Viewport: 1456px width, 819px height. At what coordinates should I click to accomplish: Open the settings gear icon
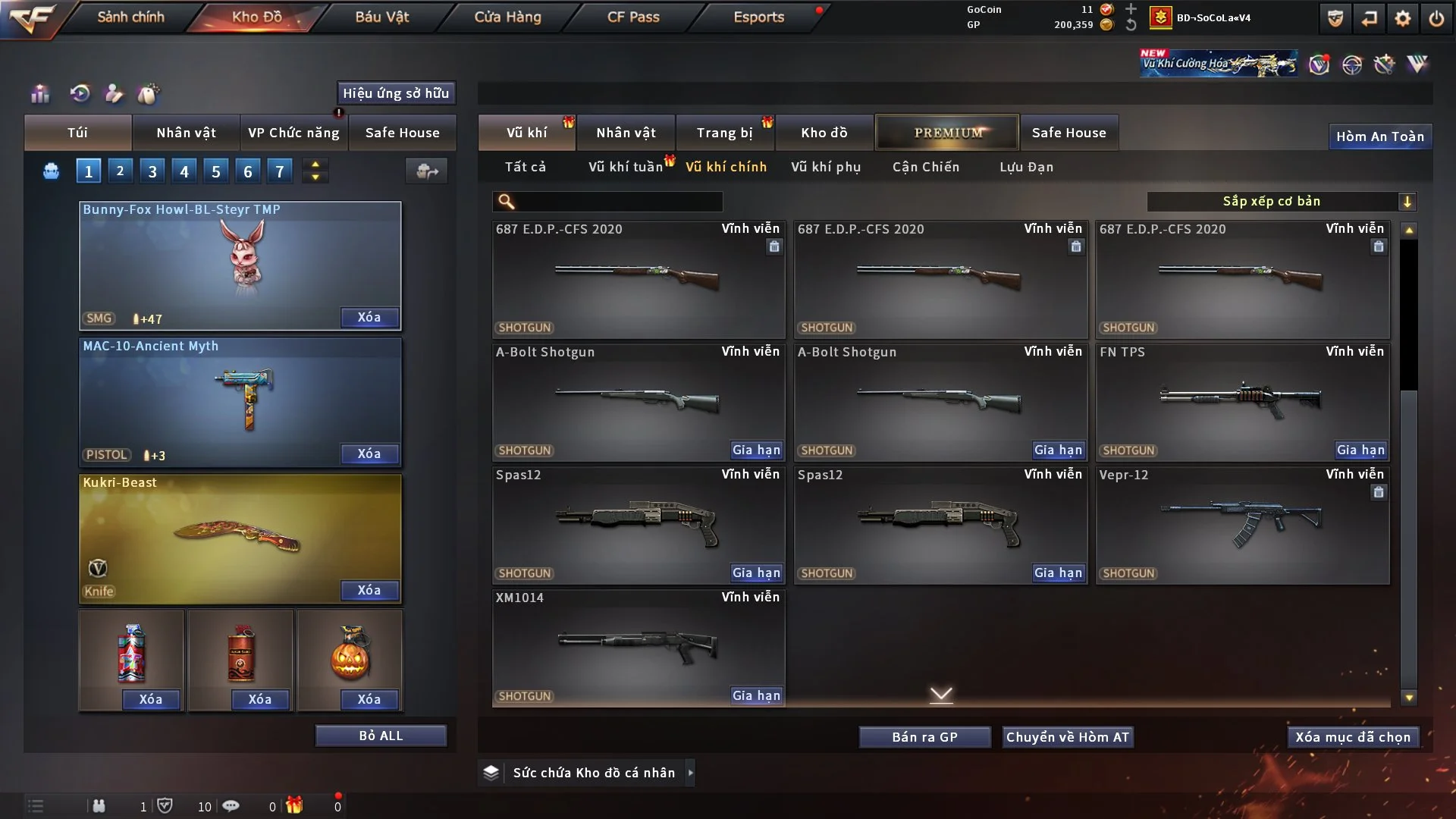coord(1403,18)
